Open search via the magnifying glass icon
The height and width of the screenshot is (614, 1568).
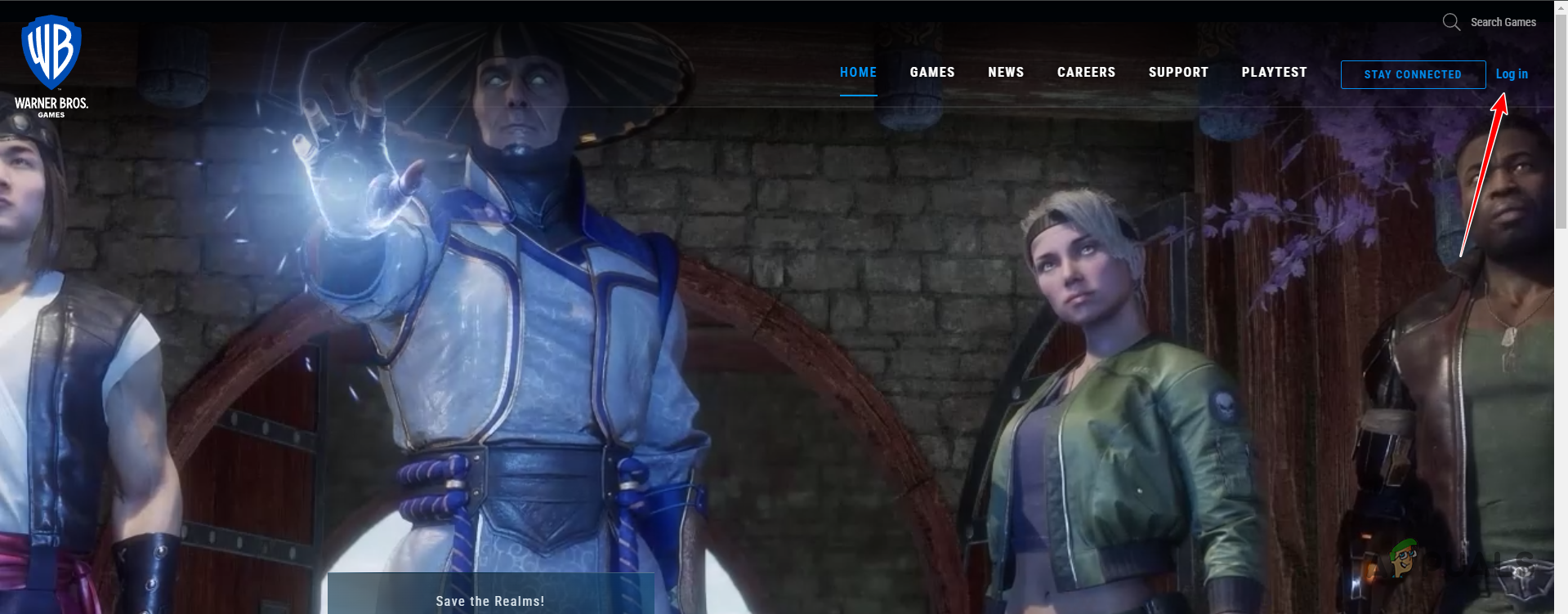(1450, 22)
